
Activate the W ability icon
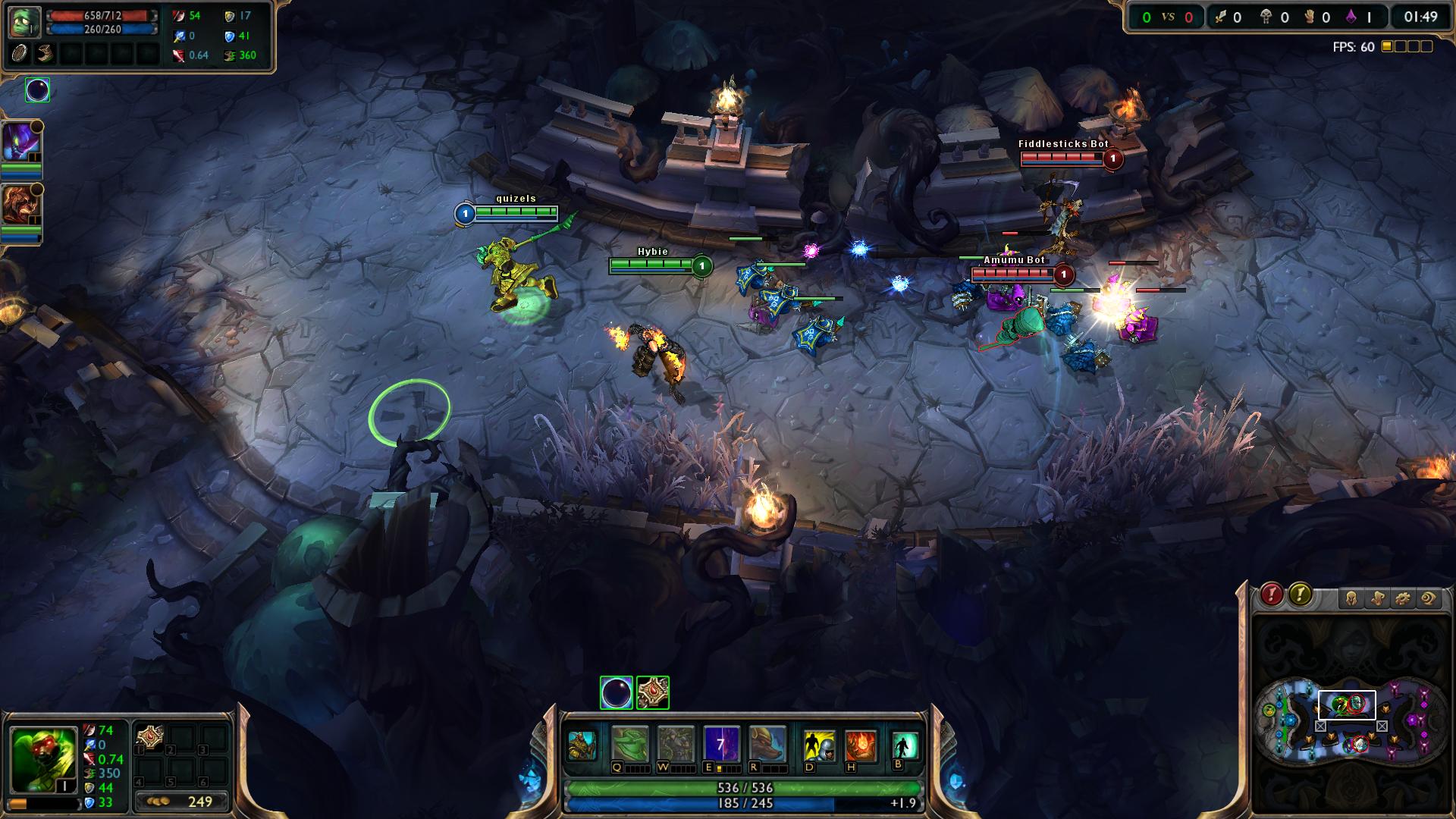(675, 744)
